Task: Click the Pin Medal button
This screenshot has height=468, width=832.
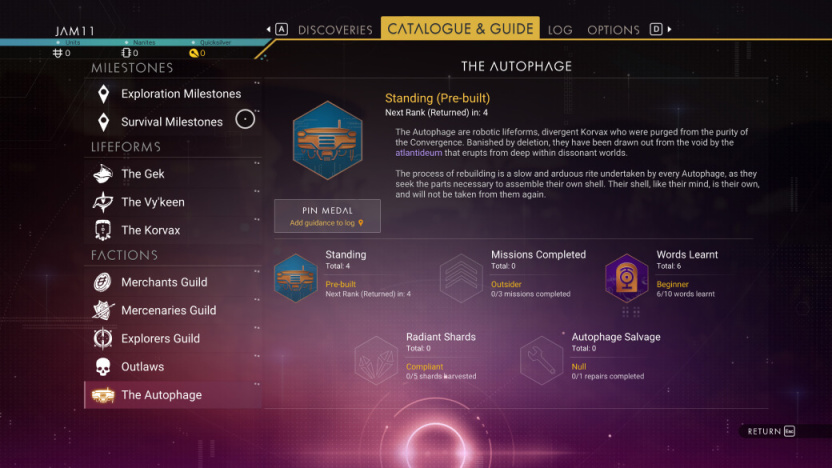Action: point(327,216)
